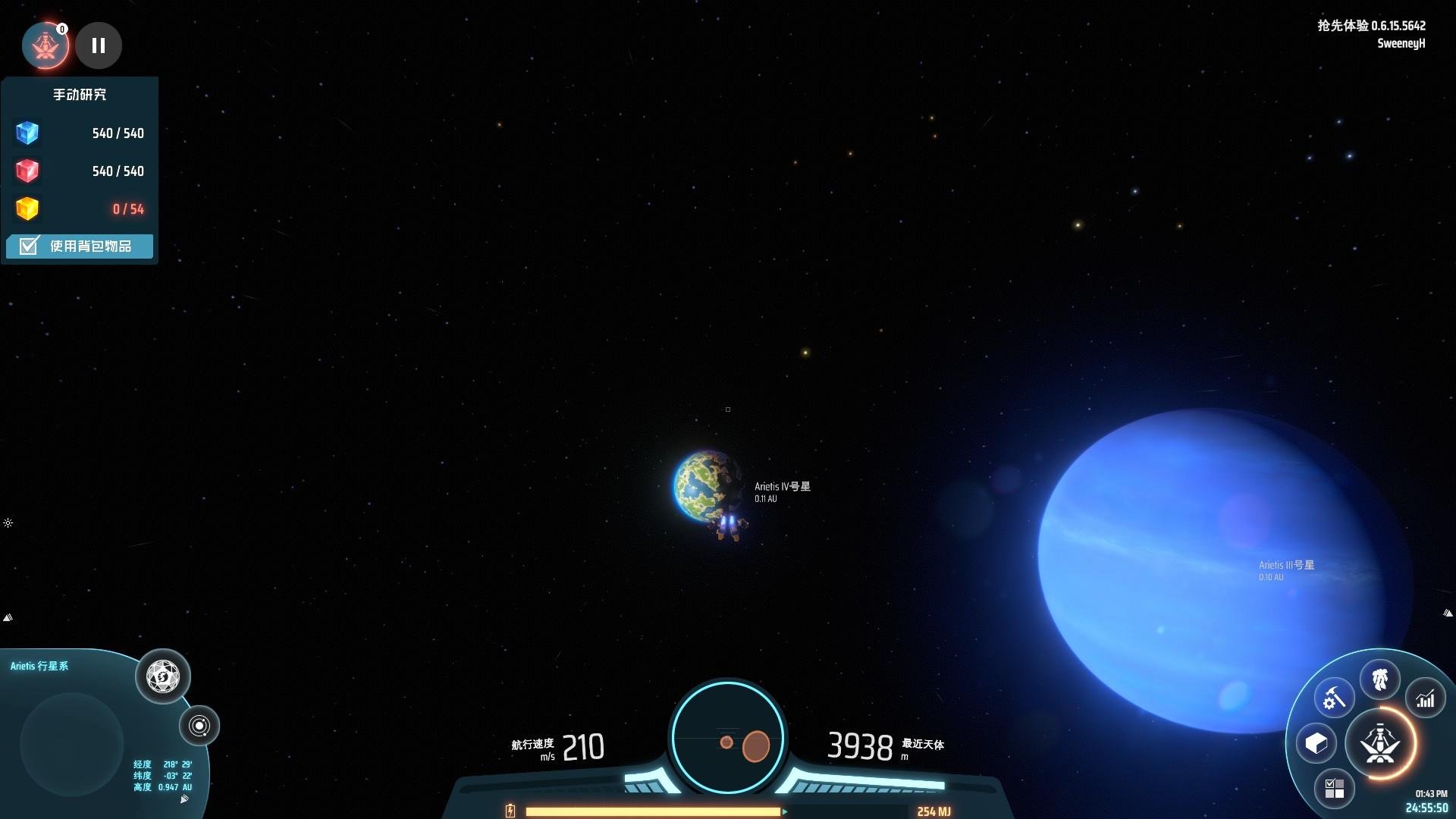Select the red matrix cube research icon
This screenshot has height=819, width=1456.
click(27, 171)
